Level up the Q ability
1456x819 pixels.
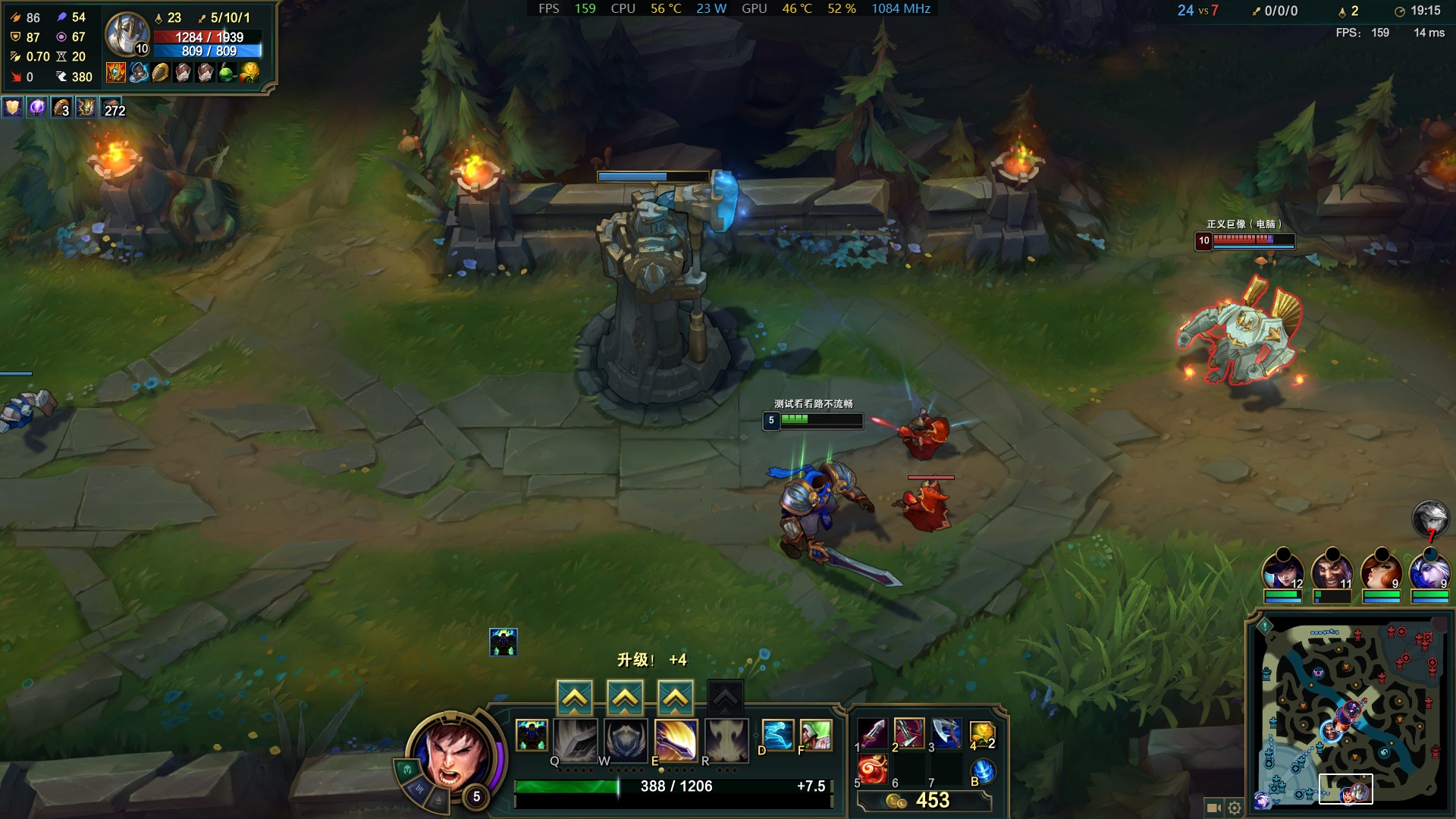[x=575, y=698]
